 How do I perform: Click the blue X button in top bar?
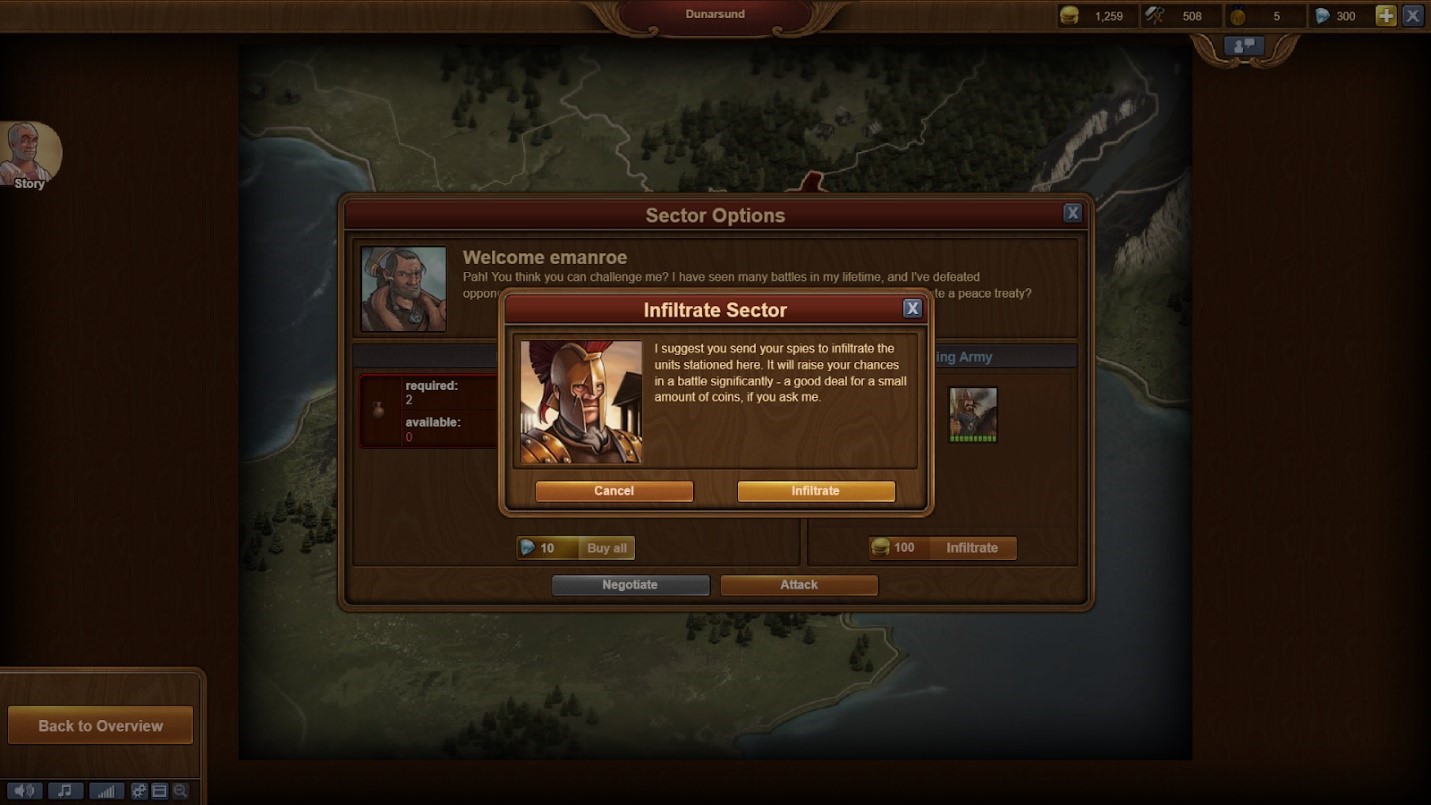(x=1412, y=15)
